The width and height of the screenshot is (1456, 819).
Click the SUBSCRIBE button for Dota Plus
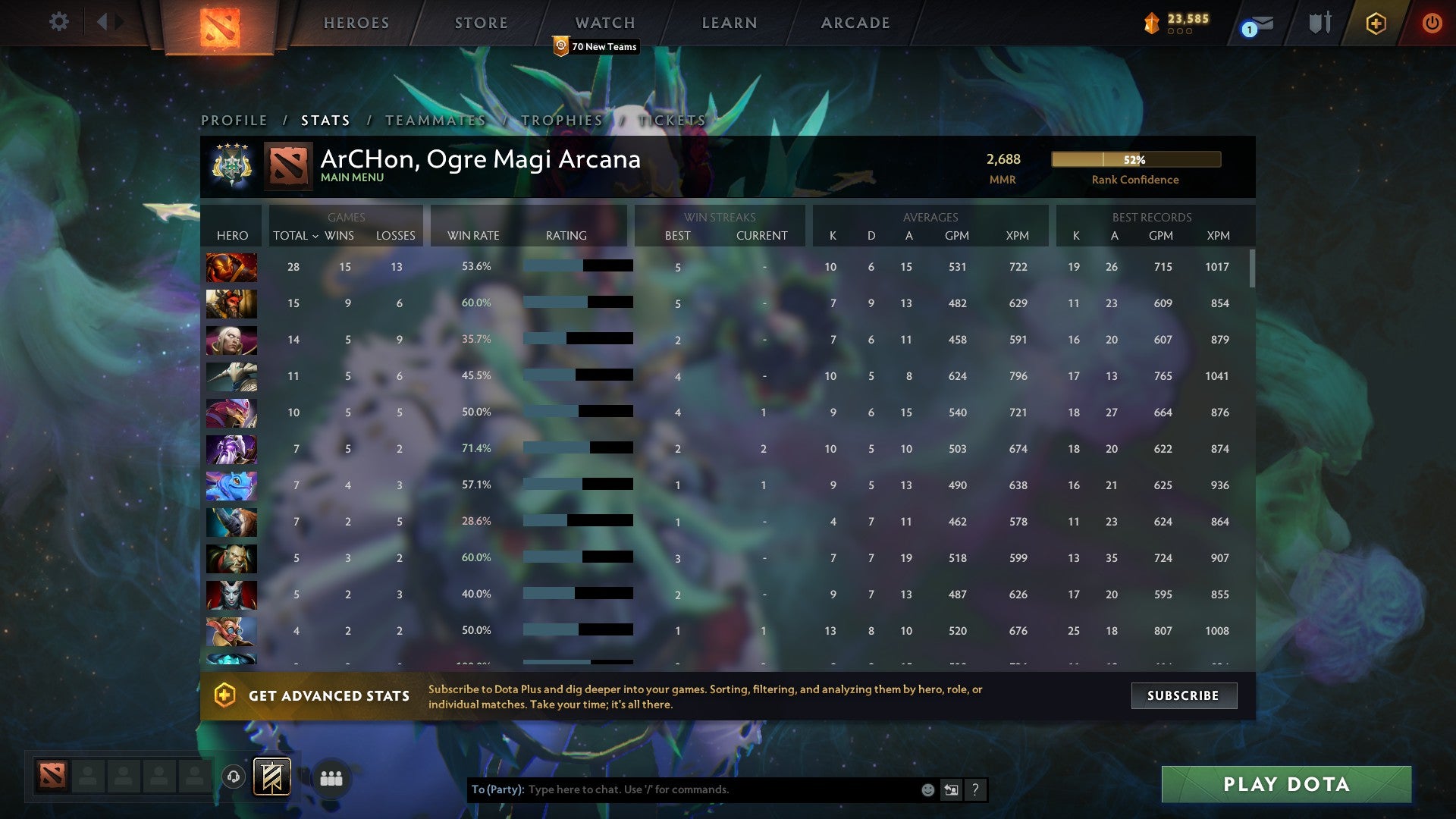tap(1183, 695)
